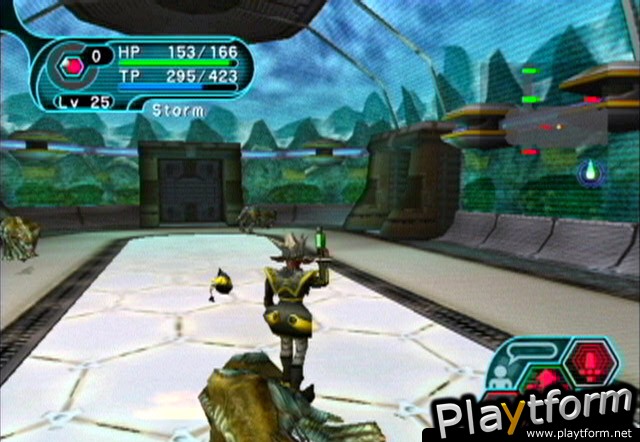This screenshot has height=442, width=640.
Task: Activate the lower red hexagon palette action
Action: (x=546, y=380)
